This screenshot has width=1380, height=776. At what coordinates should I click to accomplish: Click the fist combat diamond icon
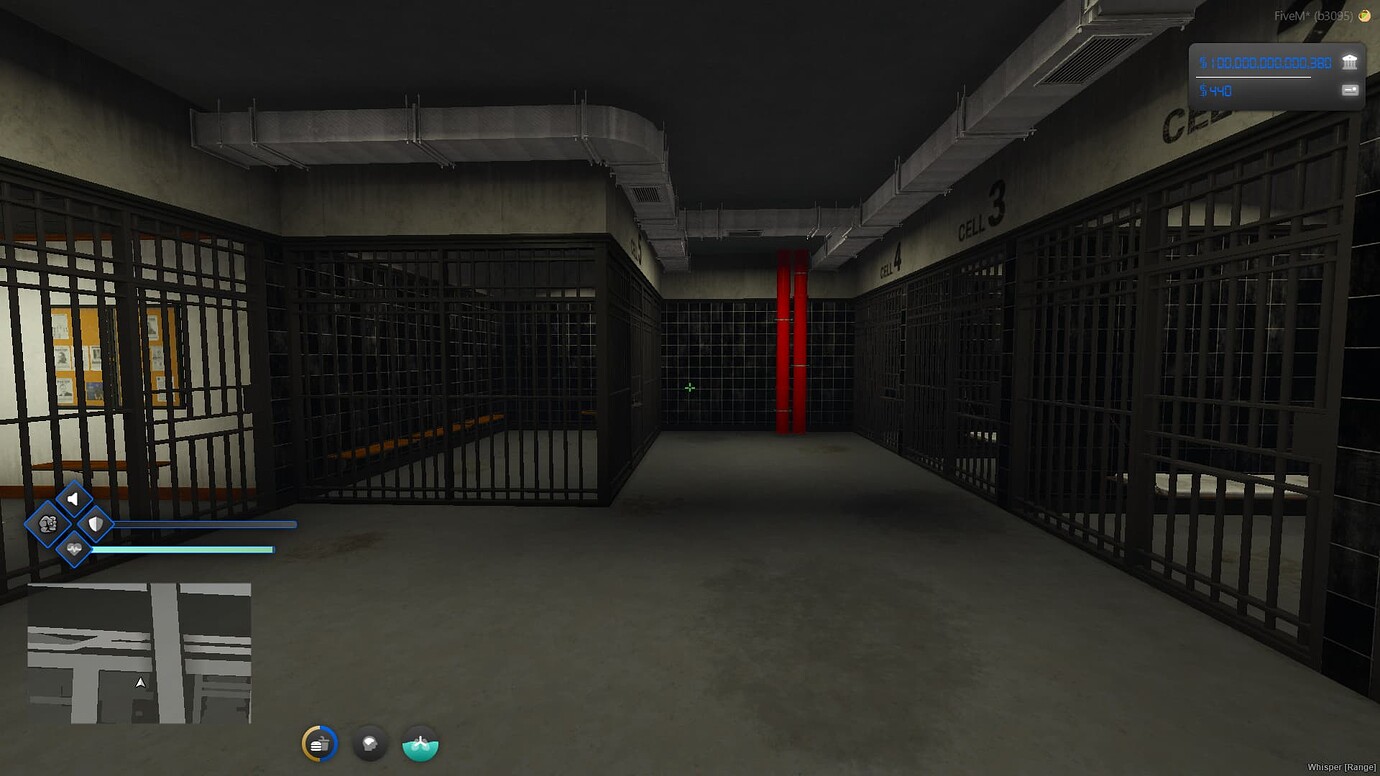click(48, 521)
